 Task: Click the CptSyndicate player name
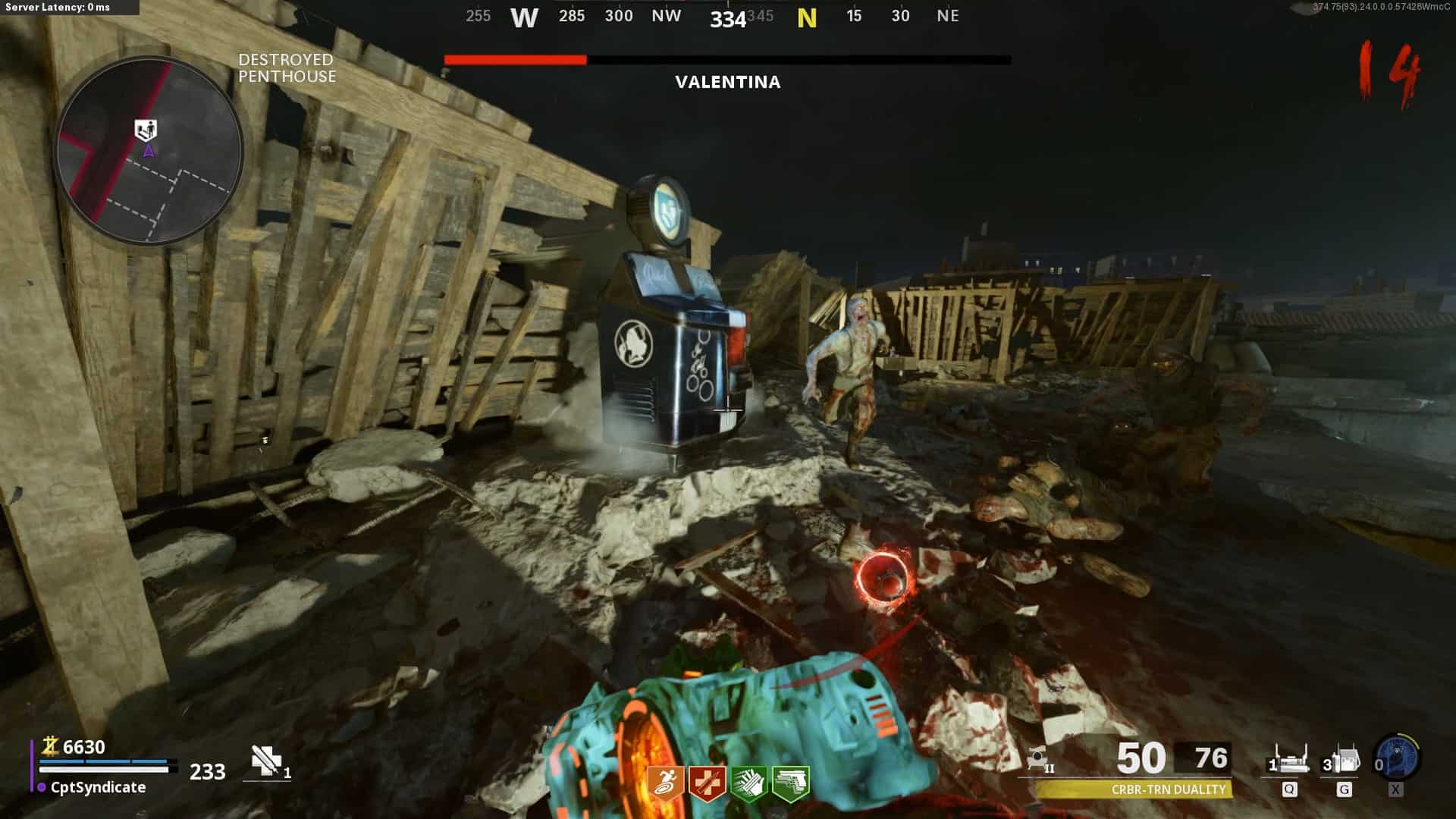click(98, 787)
